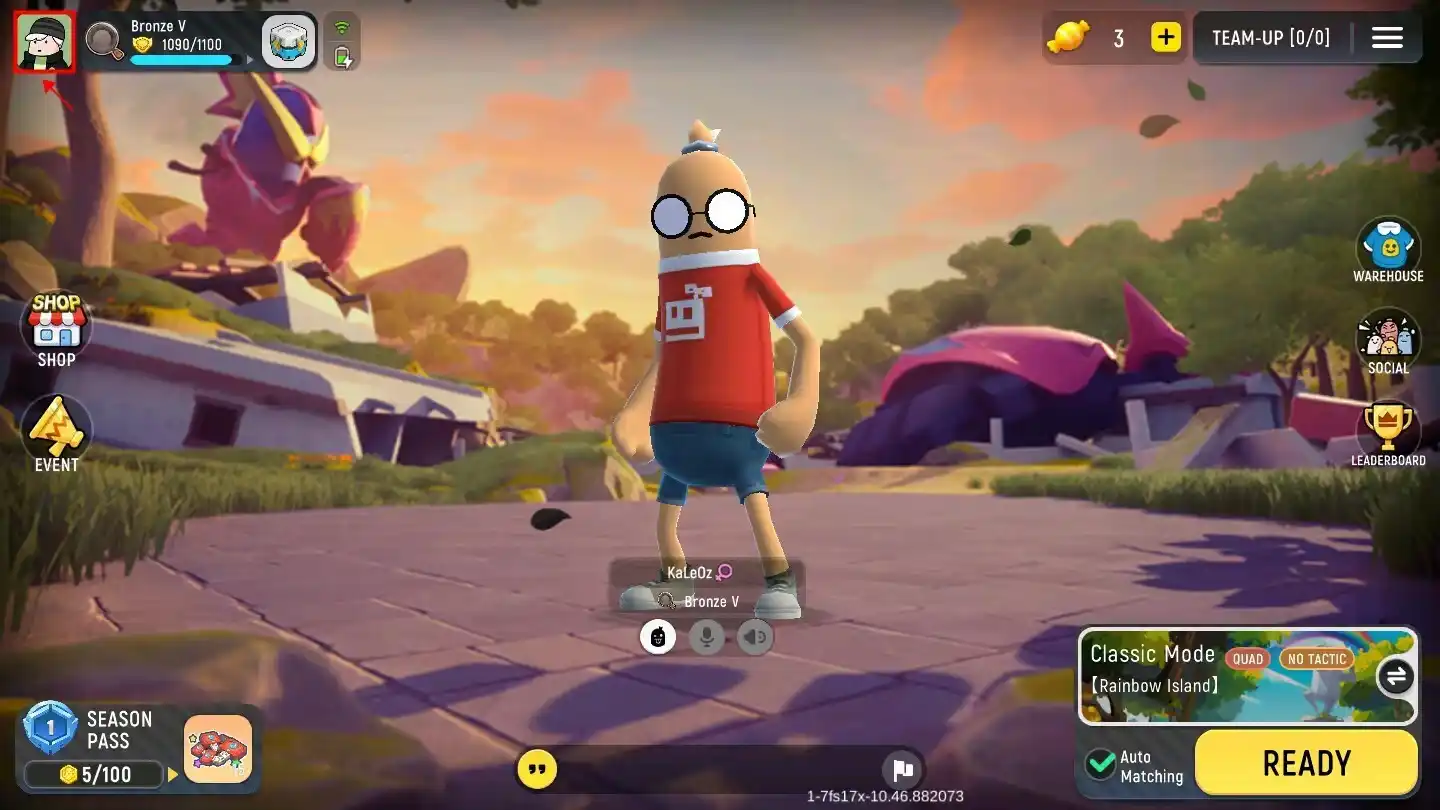Screen dimensions: 1440x810
Task: Tap the cube world icon
Action: click(x=289, y=42)
